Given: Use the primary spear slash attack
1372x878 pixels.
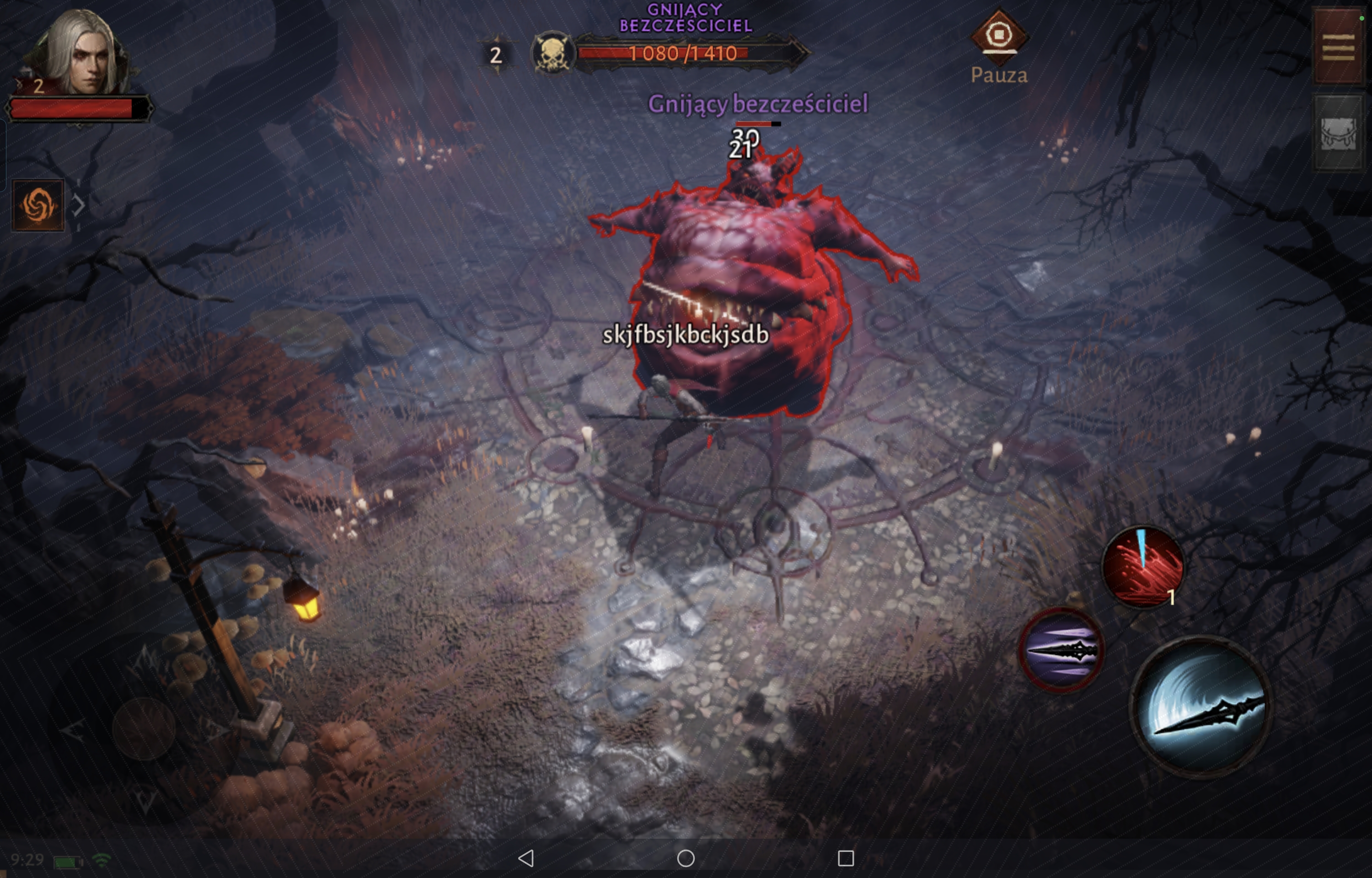Looking at the screenshot, I should [x=1201, y=706].
